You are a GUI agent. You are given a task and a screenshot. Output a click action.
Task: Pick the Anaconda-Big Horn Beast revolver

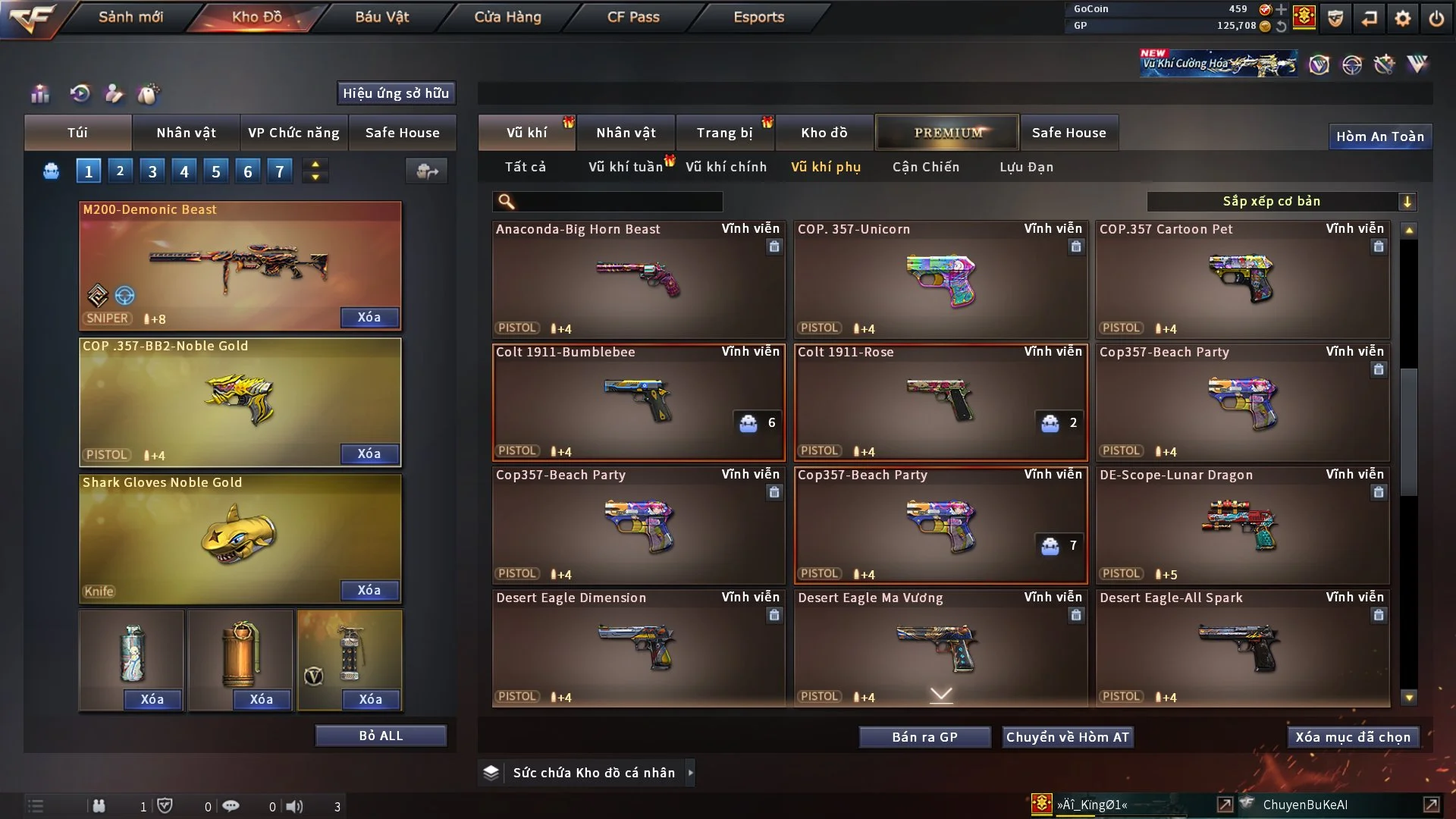tap(638, 280)
